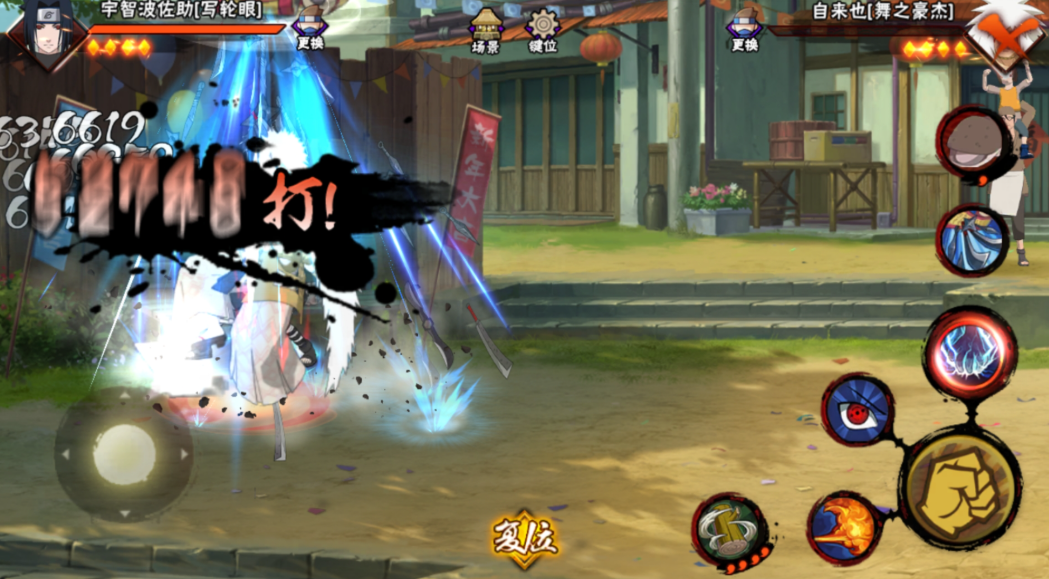Activate the blue cloaked figure summon icon
This screenshot has height=579, width=1049.
point(970,240)
